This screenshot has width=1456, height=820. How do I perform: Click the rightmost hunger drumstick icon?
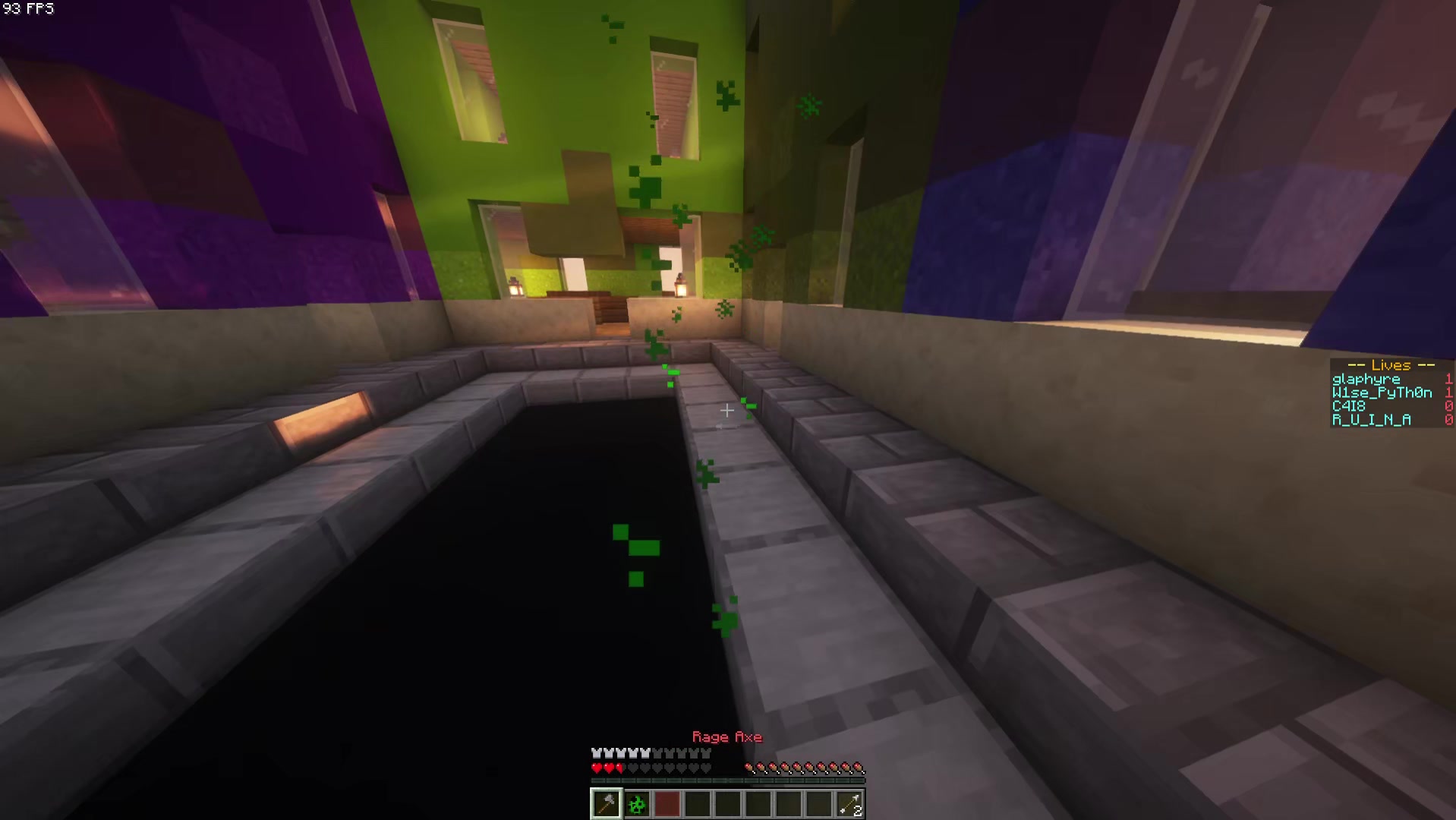click(x=859, y=768)
